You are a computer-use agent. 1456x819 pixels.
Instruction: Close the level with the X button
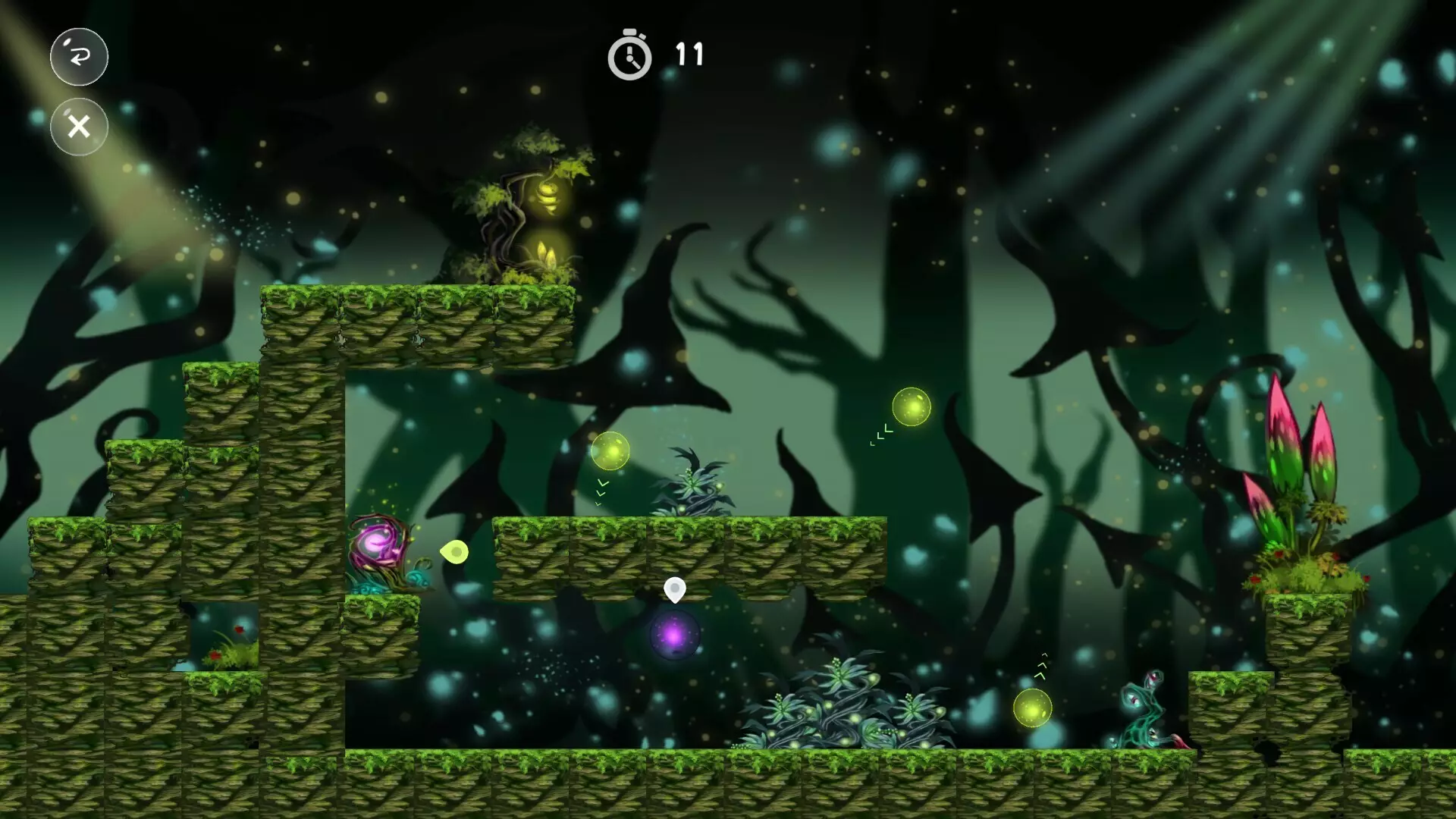(x=79, y=127)
